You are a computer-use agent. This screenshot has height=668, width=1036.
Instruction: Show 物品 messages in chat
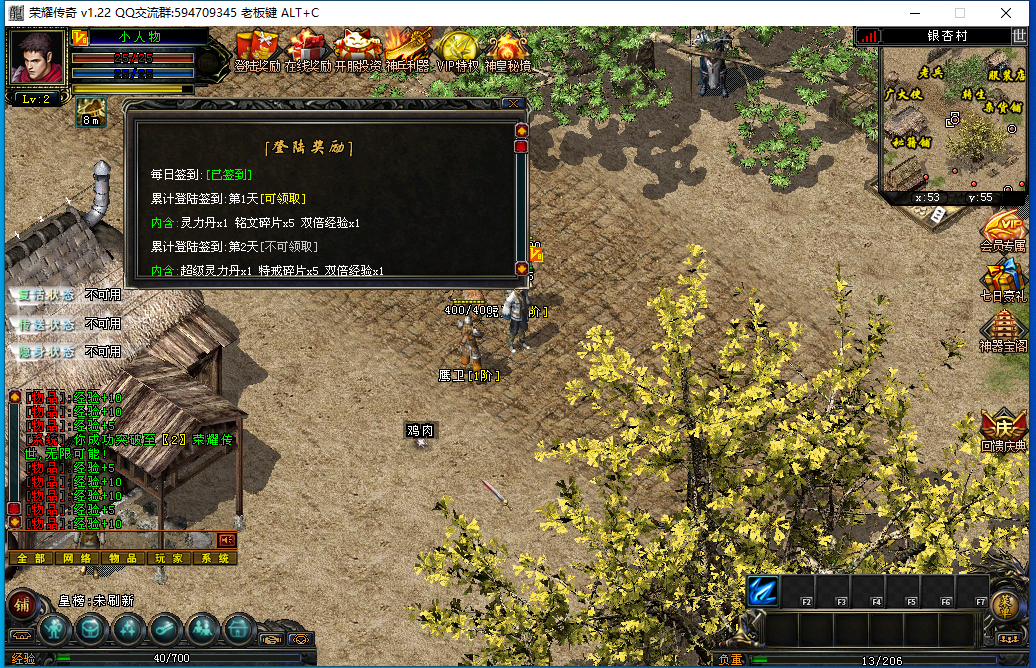pyautogui.click(x=123, y=558)
